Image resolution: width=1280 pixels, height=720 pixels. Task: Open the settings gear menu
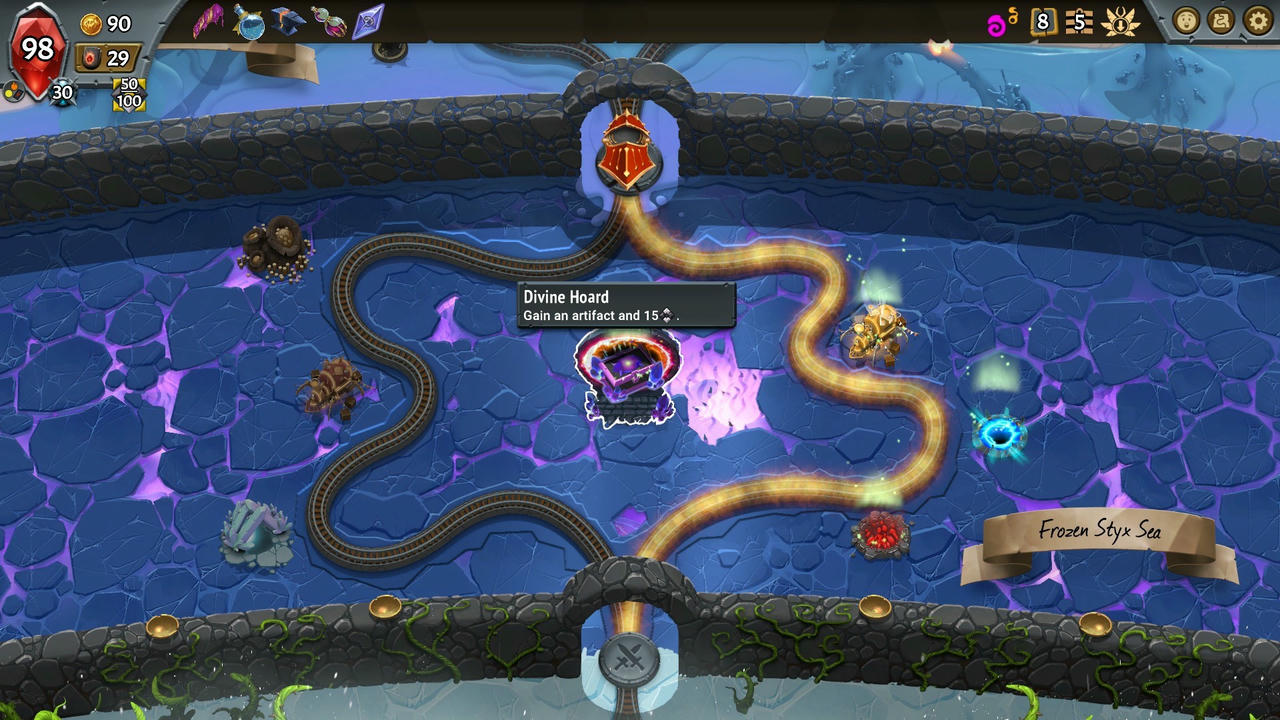(1256, 21)
